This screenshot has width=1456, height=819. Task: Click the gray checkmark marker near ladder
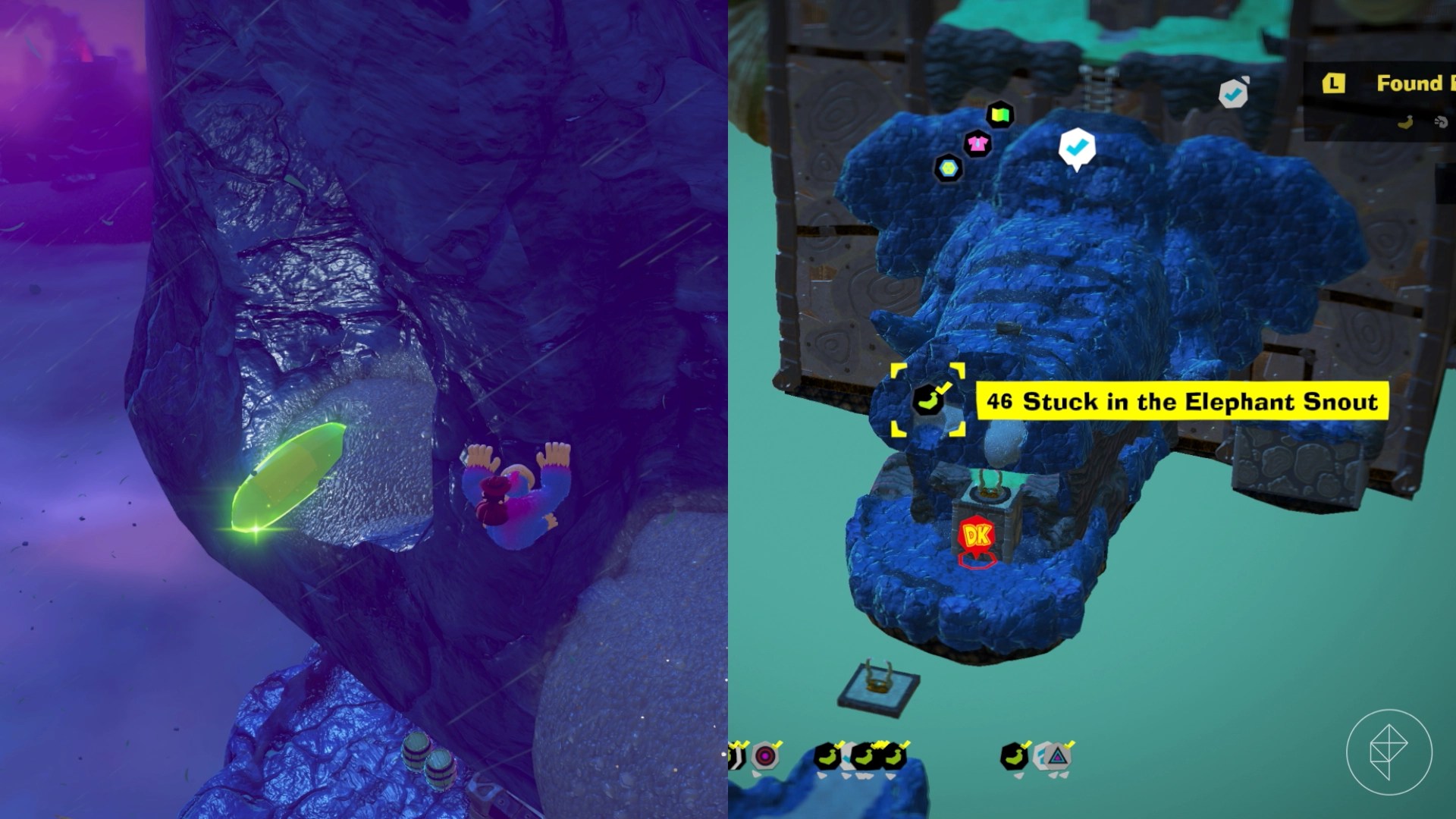(x=1234, y=93)
